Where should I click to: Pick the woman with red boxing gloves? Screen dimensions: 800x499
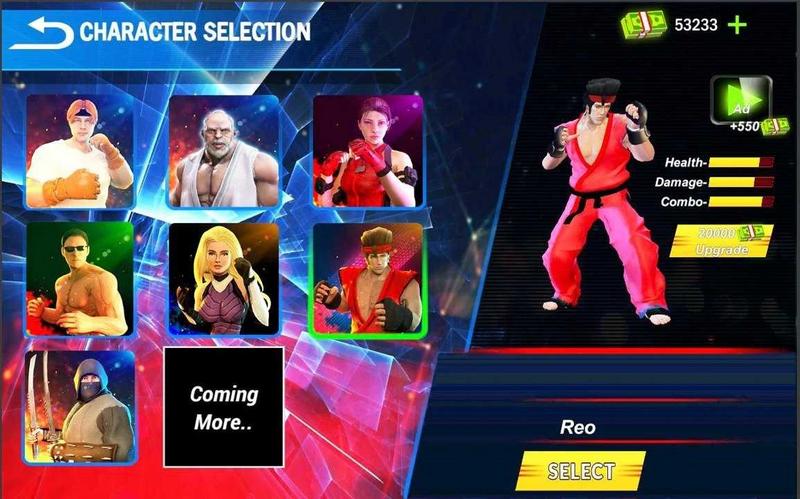(368, 152)
